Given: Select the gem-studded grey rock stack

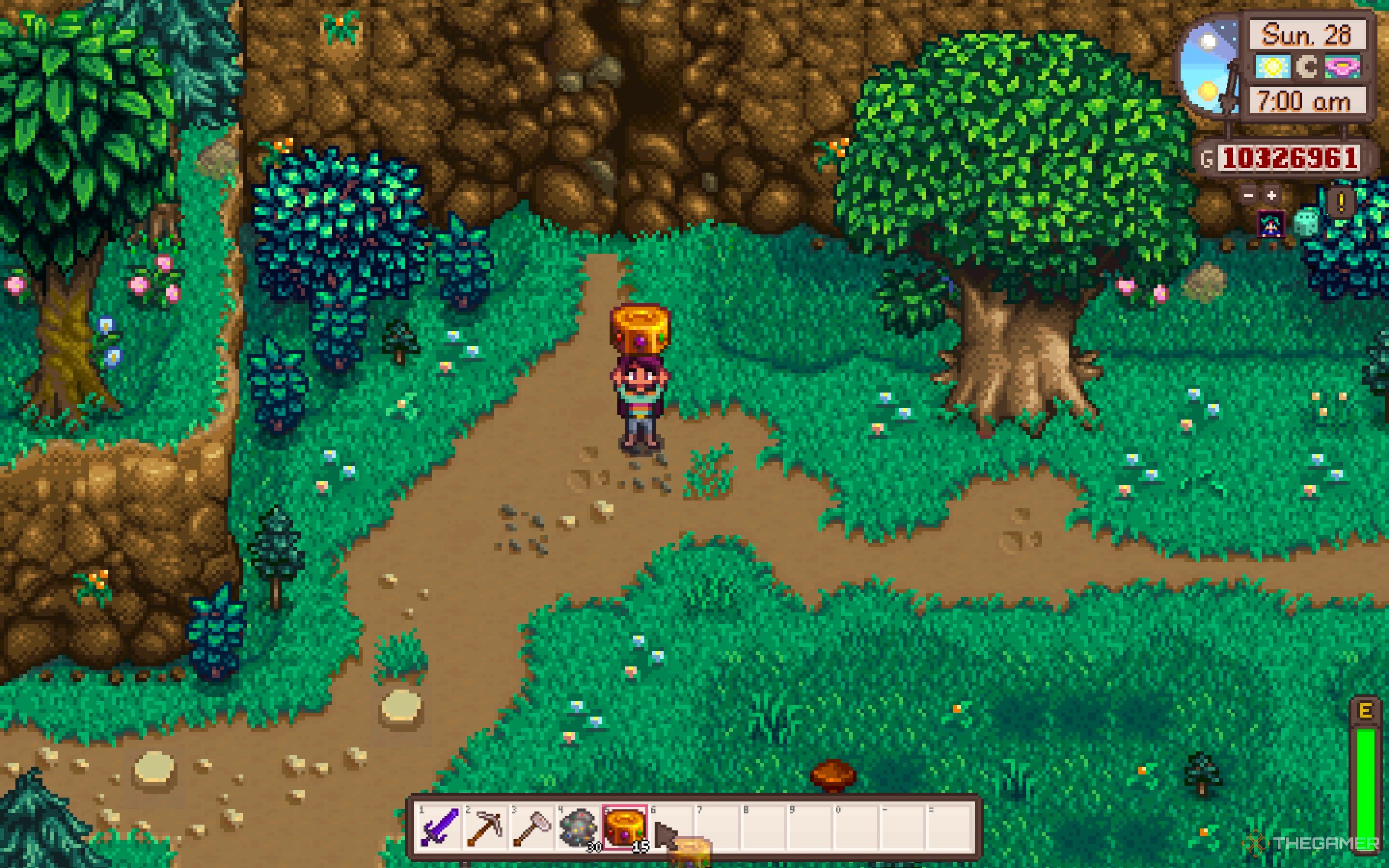Looking at the screenshot, I should [579, 827].
